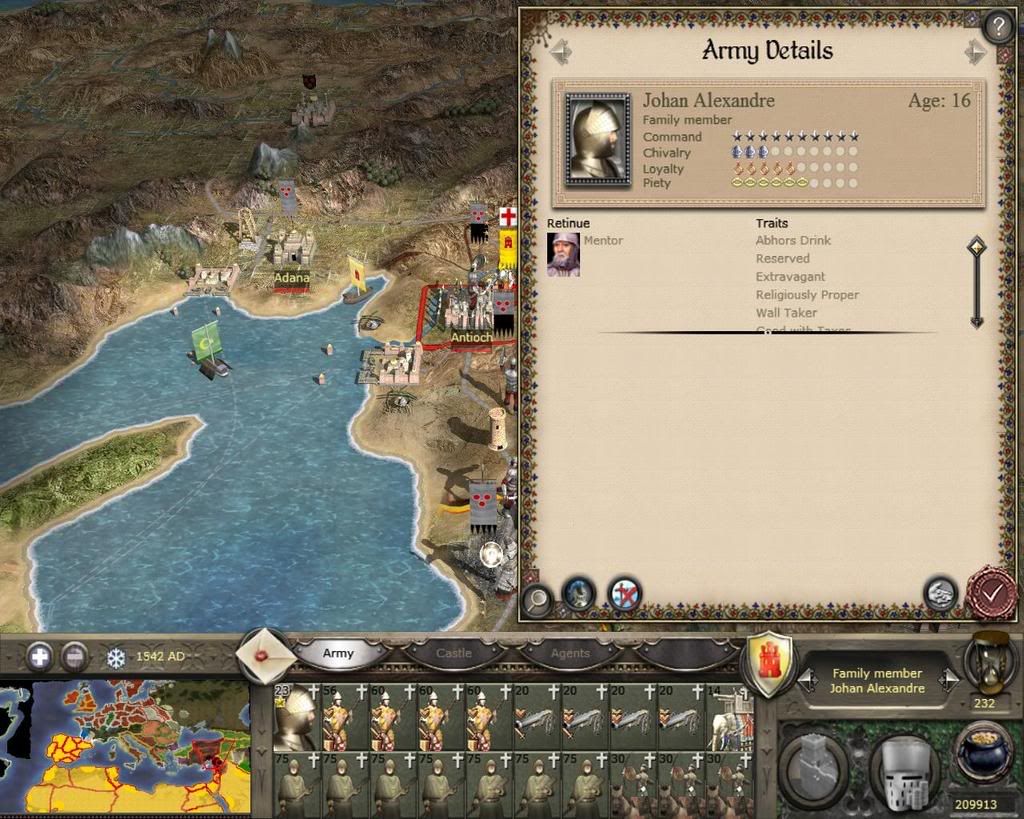Viewport: 1024px width, 819px height.
Task: Zoom in with the plus button
Action: [40, 657]
